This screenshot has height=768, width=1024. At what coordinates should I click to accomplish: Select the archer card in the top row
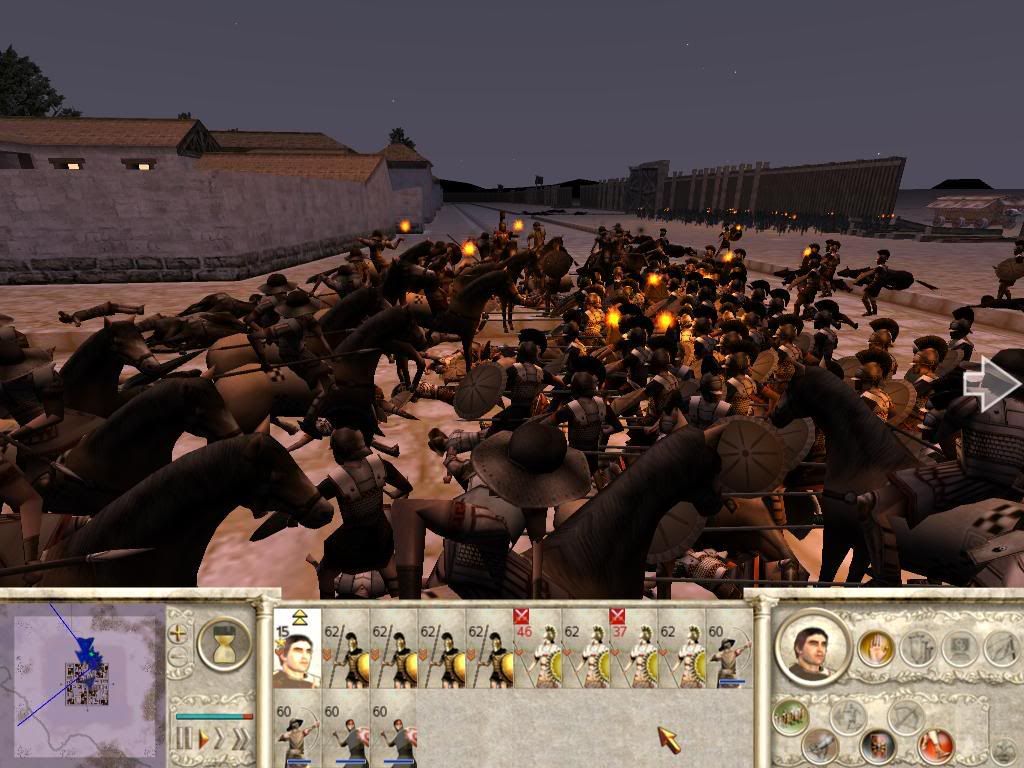click(729, 648)
